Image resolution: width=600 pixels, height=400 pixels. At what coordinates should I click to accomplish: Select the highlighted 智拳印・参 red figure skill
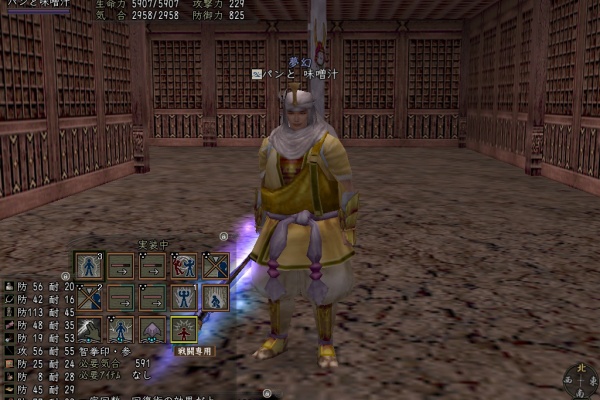(x=184, y=328)
